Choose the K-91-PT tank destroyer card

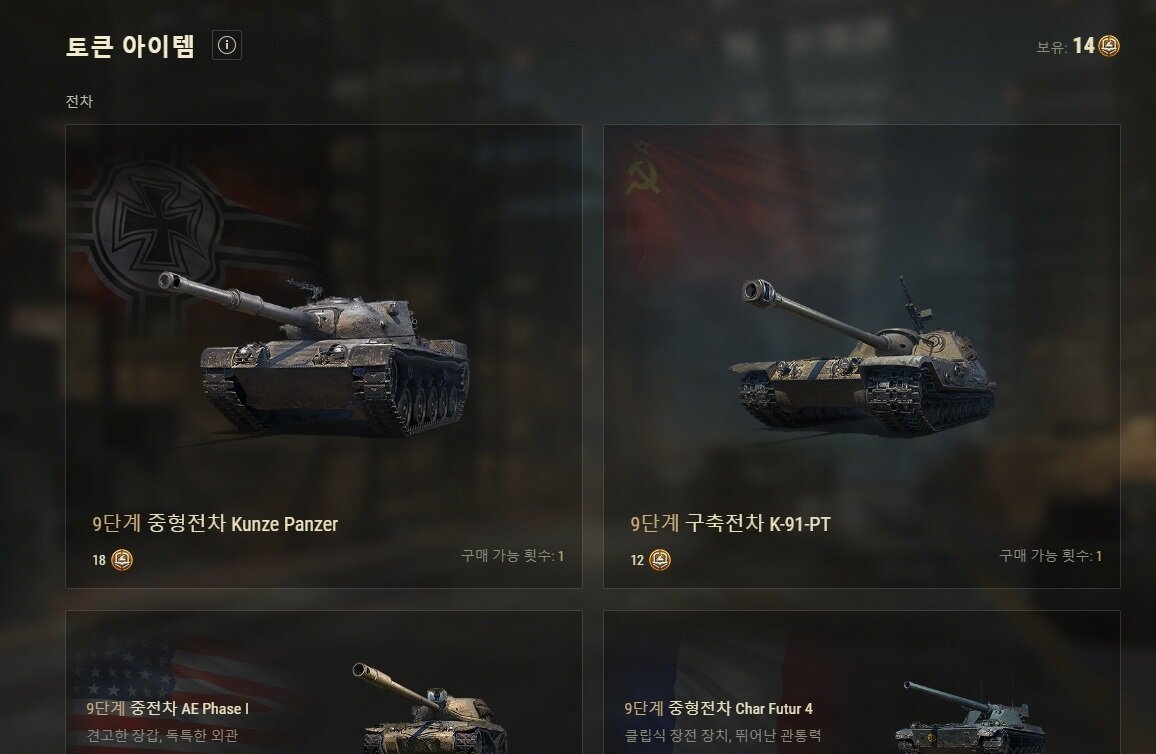pos(861,356)
